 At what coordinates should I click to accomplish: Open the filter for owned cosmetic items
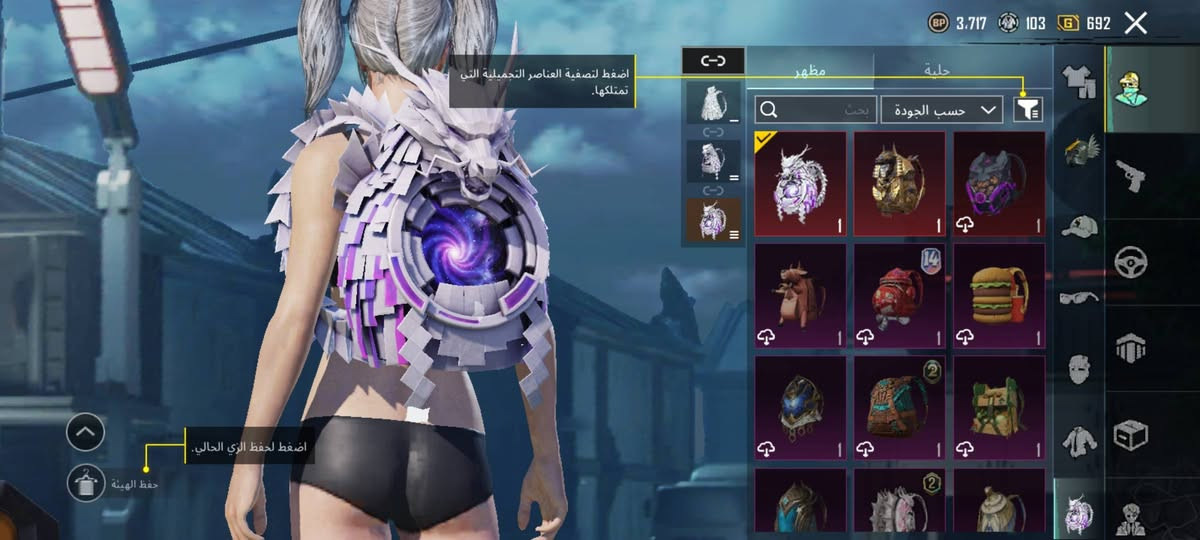click(1027, 109)
